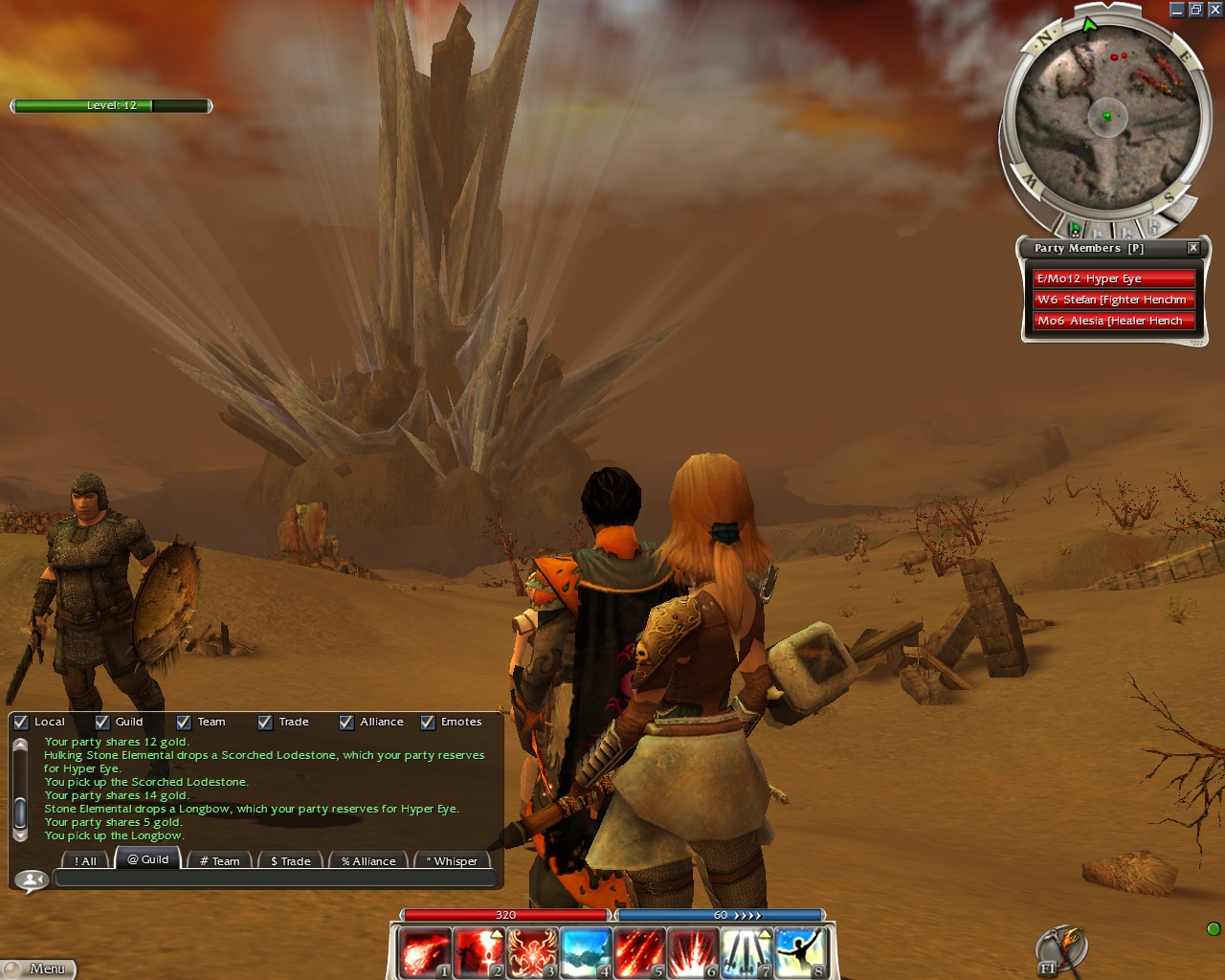
Task: Switch to the # Team chat tab
Action: point(220,860)
